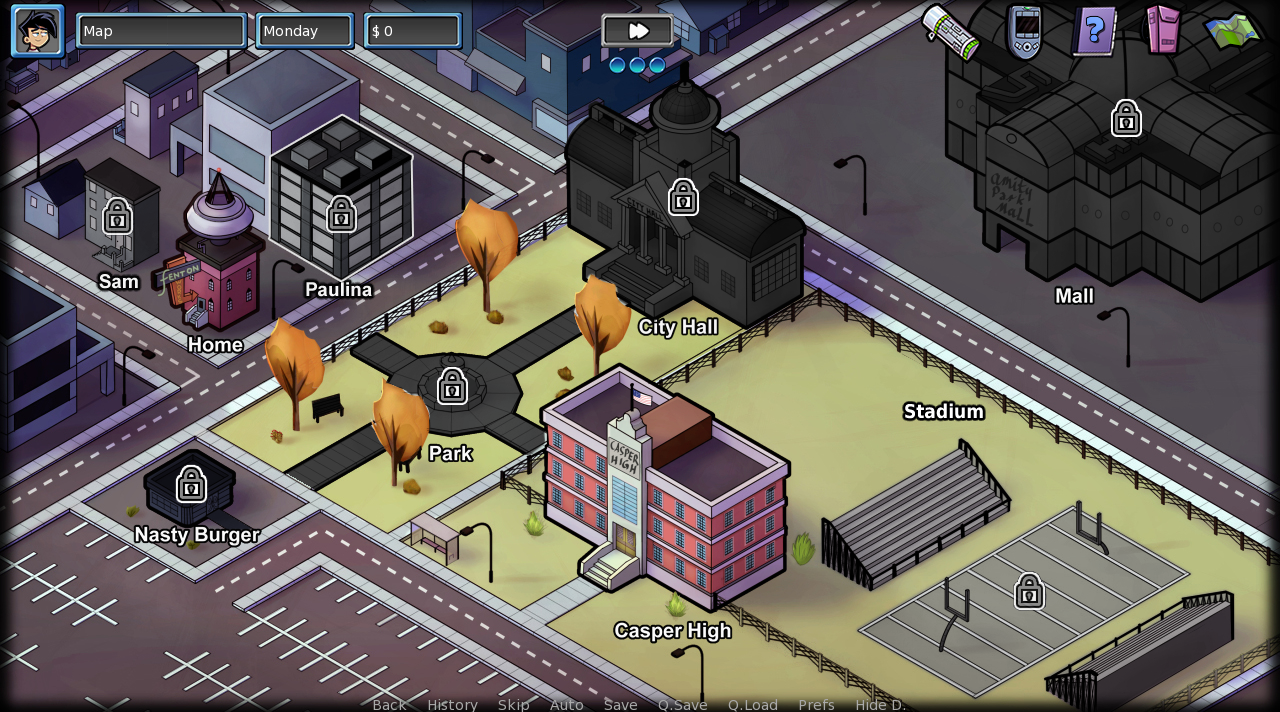
Task: Quick load with Q.Load
Action: click(x=752, y=704)
